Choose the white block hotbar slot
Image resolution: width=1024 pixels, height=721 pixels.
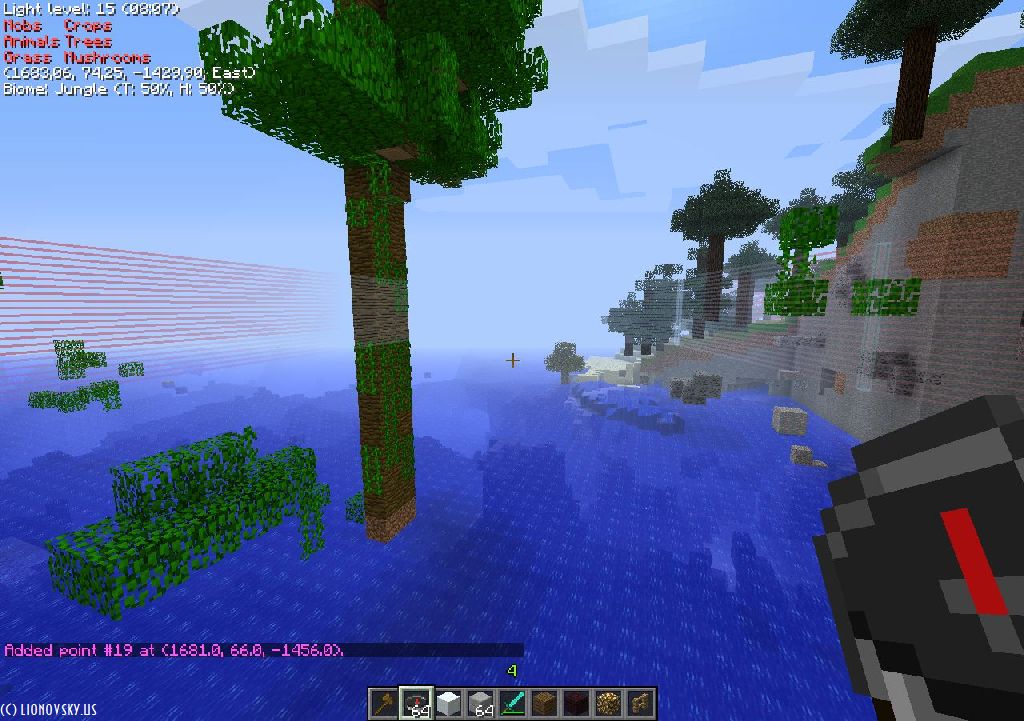pos(448,703)
